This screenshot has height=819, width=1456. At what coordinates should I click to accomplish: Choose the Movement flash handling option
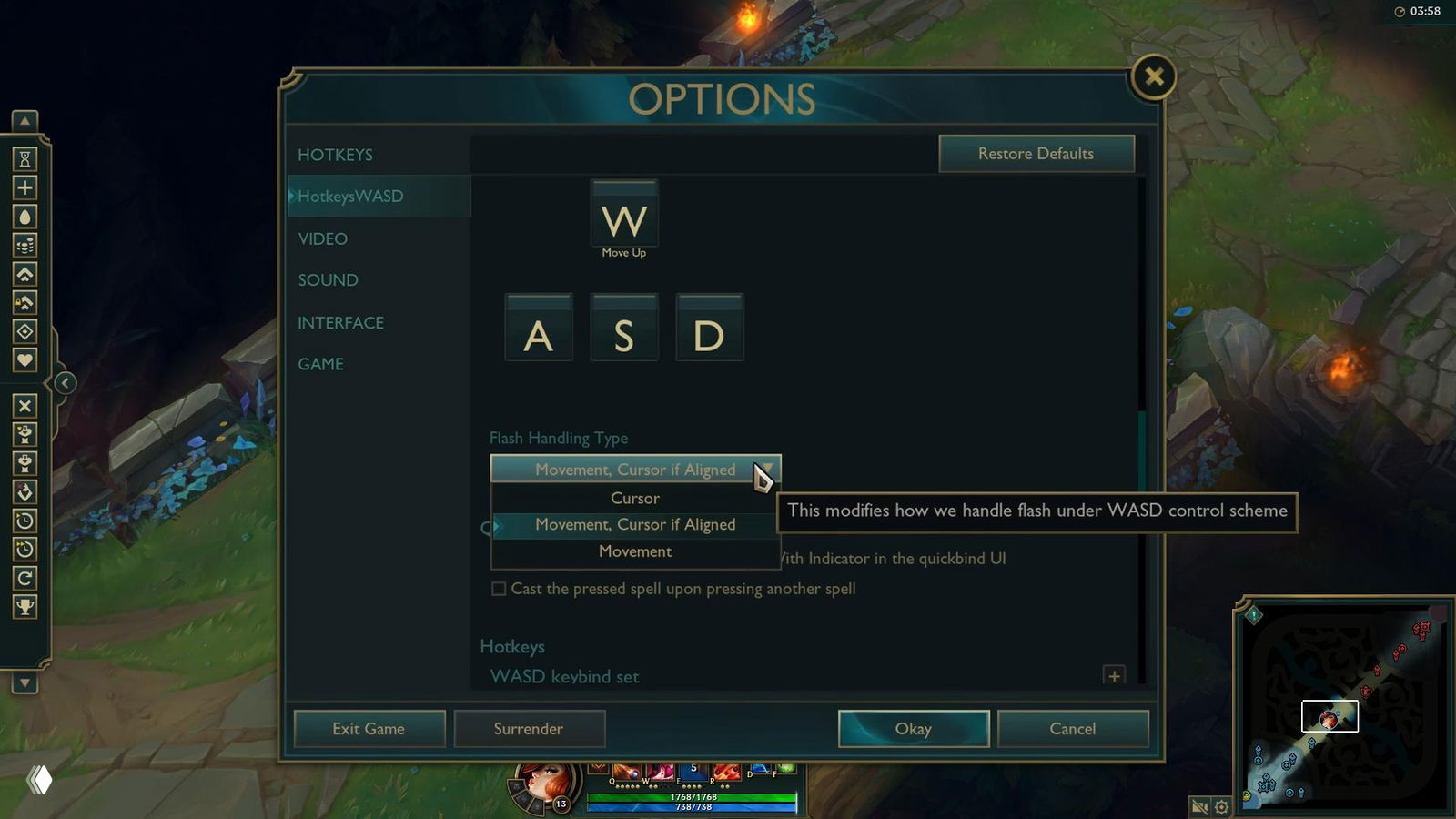point(635,551)
